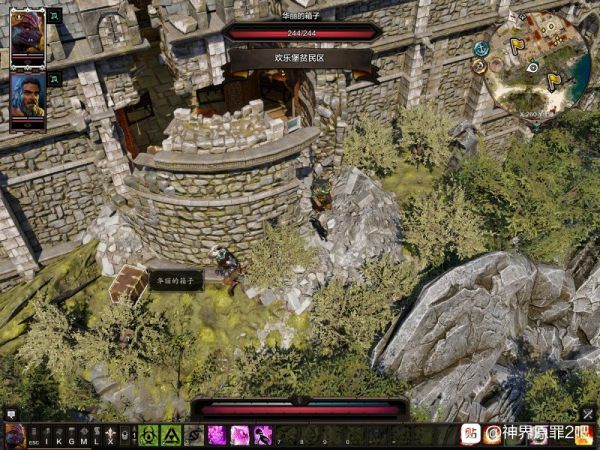Open the inventory with the I button
Image resolution: width=600 pixels, height=450 pixels.
click(x=46, y=436)
